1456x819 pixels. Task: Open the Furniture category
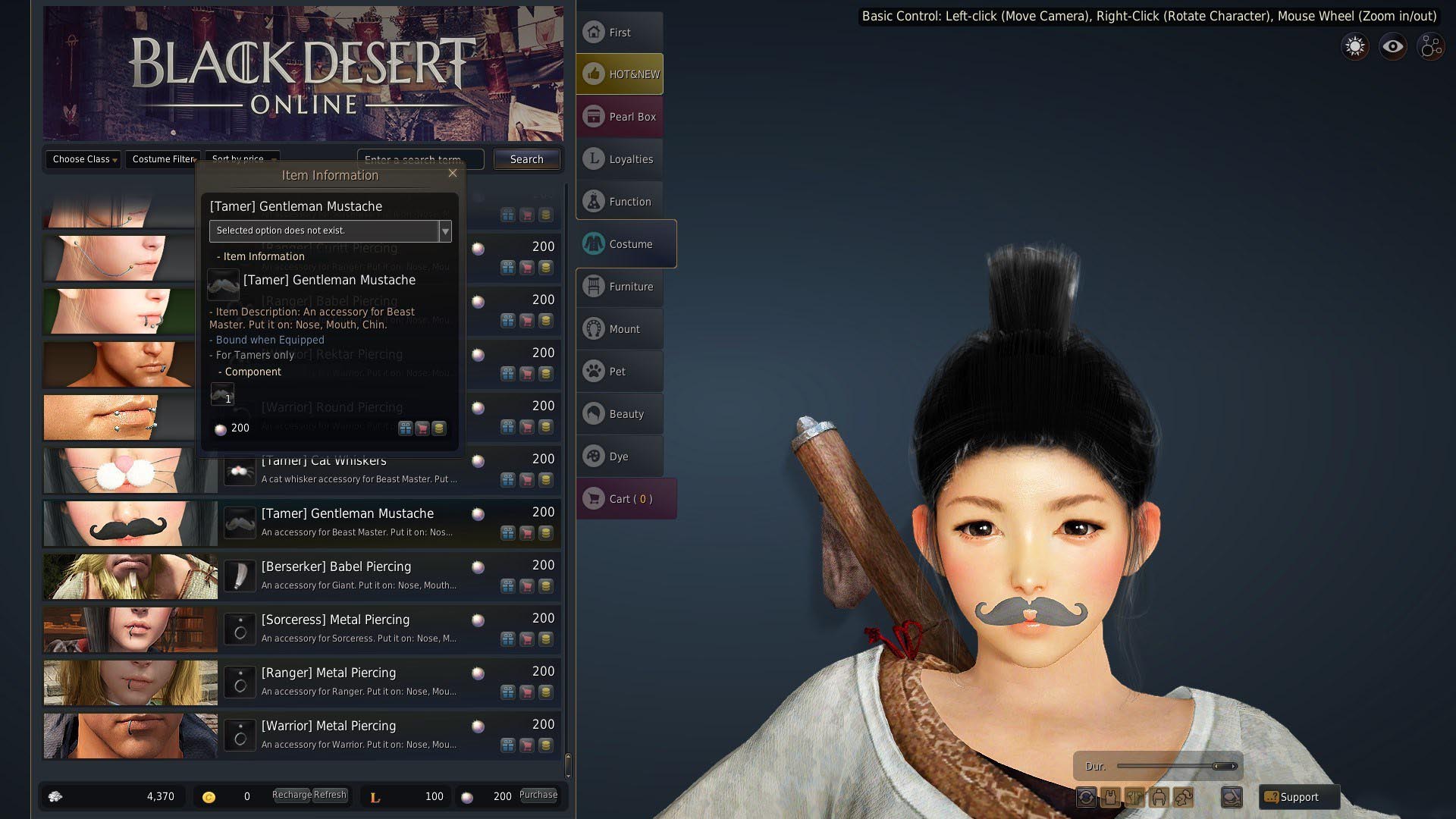coord(620,287)
